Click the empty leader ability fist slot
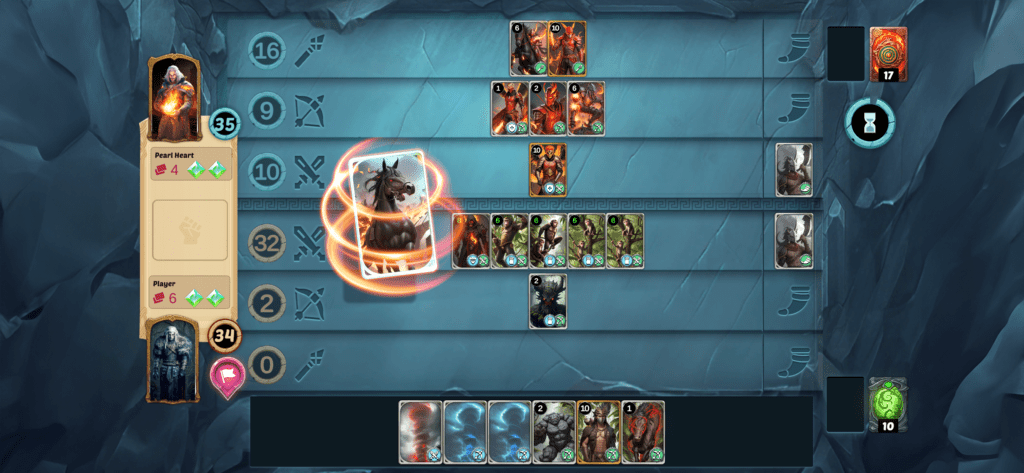Screen dimensions: 1024x473 190,231
